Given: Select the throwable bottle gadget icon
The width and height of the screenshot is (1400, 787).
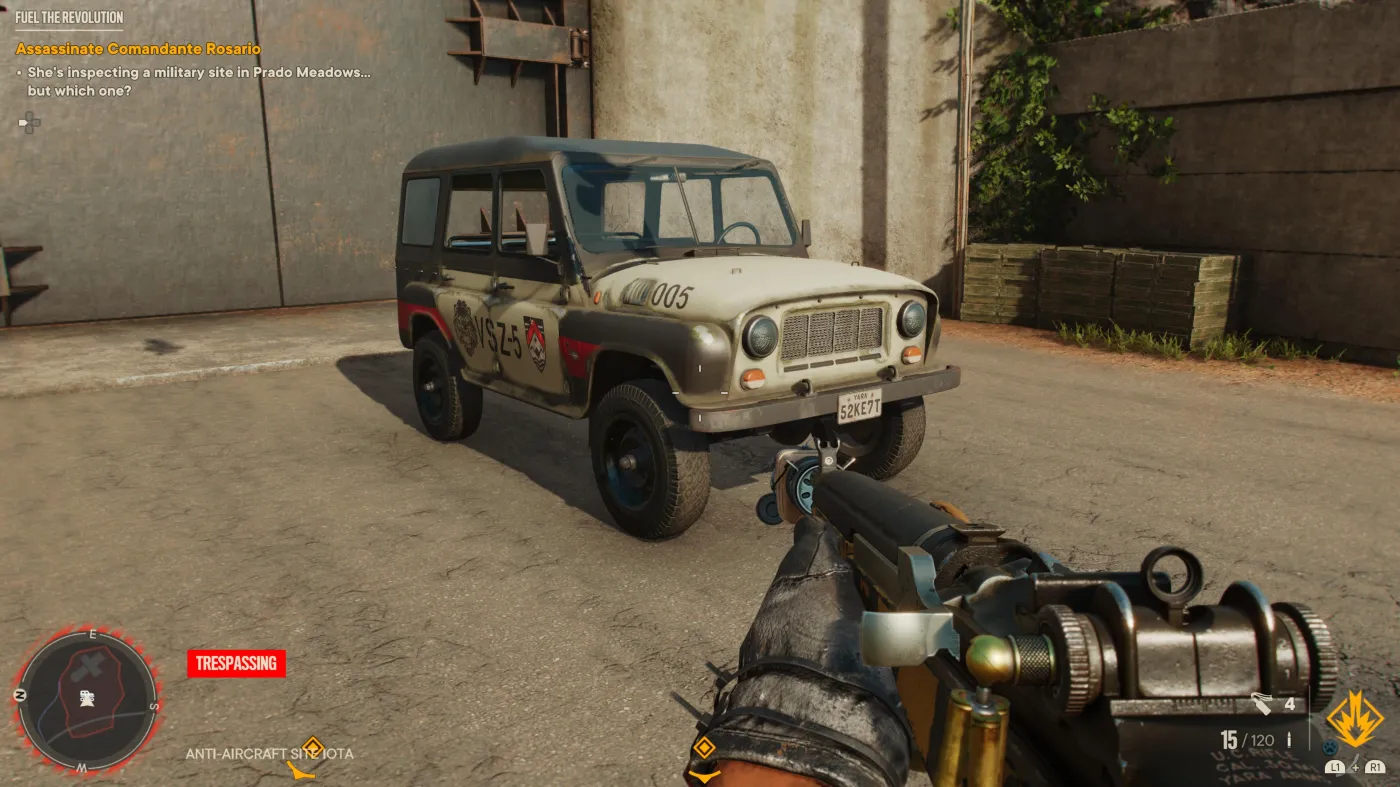Looking at the screenshot, I should tap(1264, 705).
